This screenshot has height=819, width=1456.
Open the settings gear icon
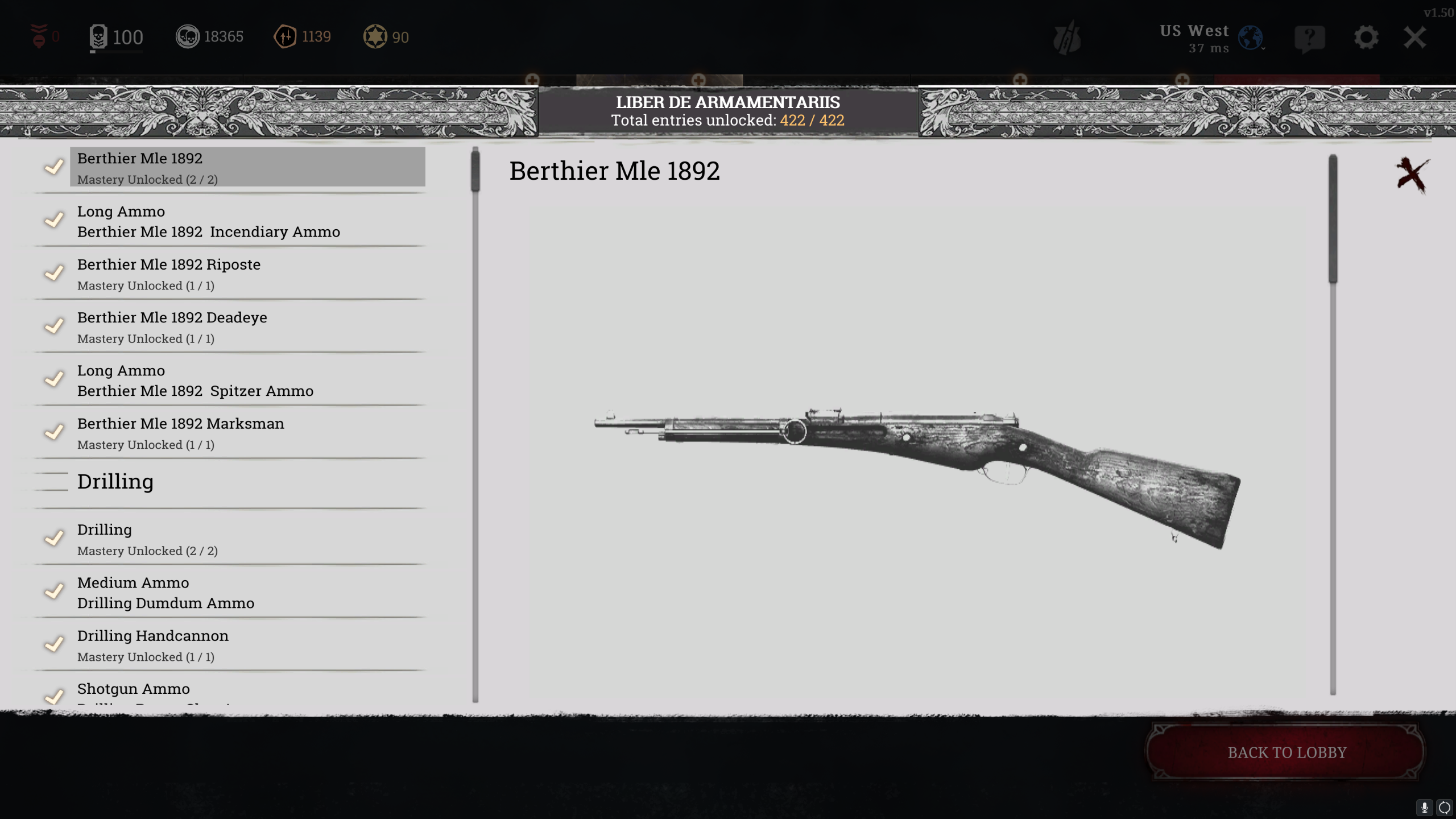pyautogui.click(x=1367, y=36)
